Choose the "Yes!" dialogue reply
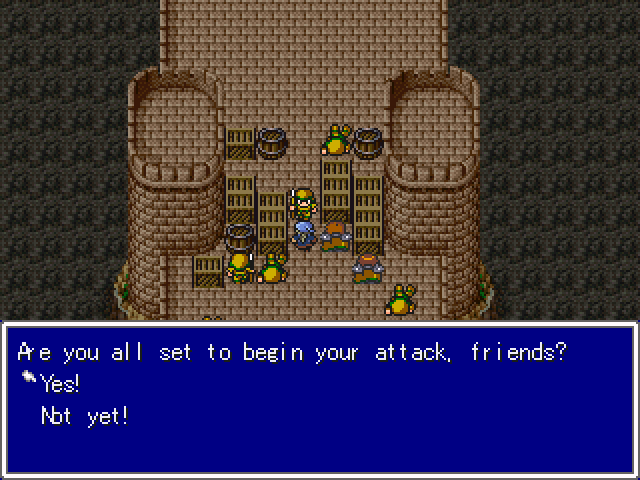The width and height of the screenshot is (640, 480). 60,385
